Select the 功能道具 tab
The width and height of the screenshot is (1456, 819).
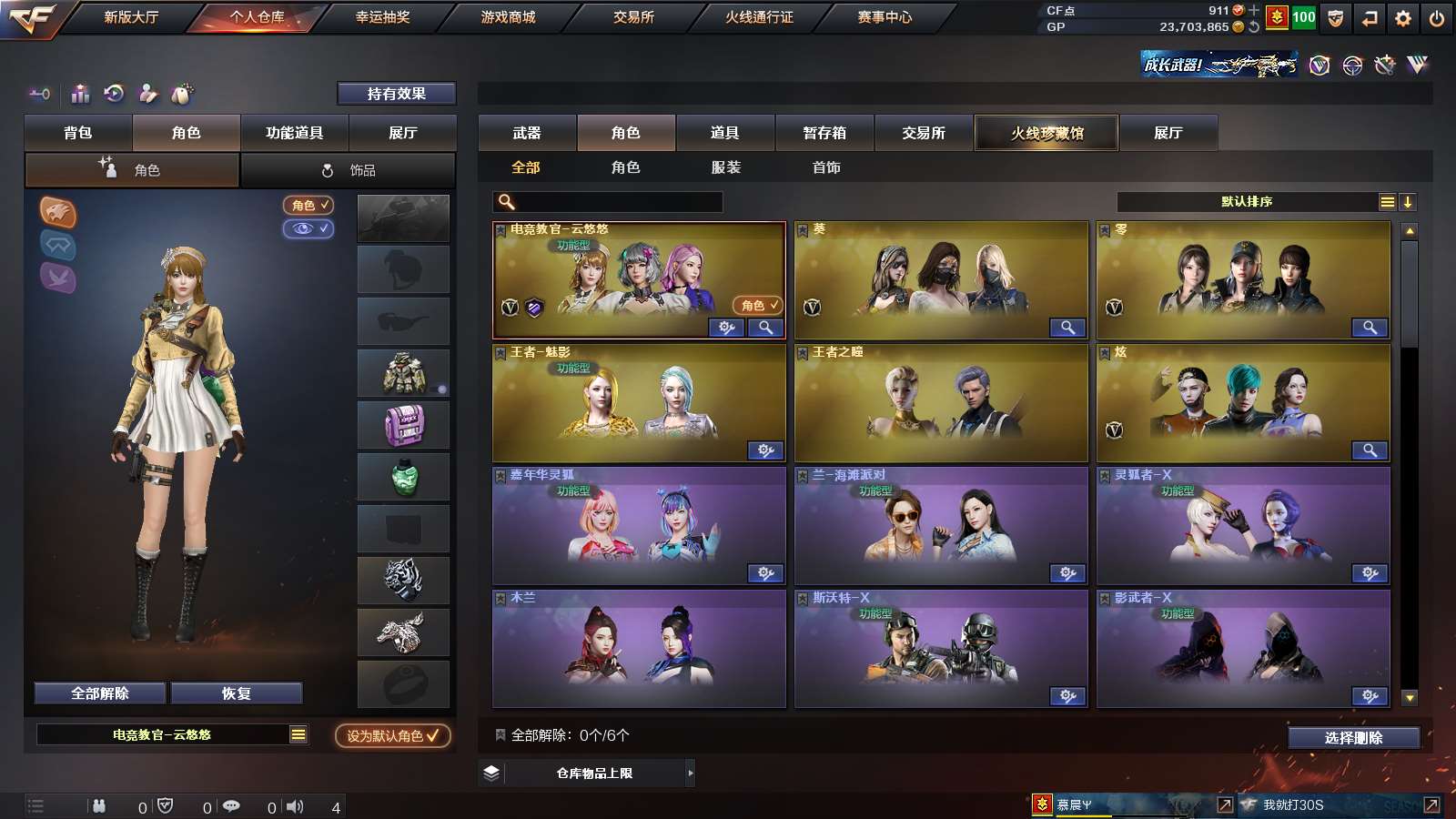[x=294, y=133]
